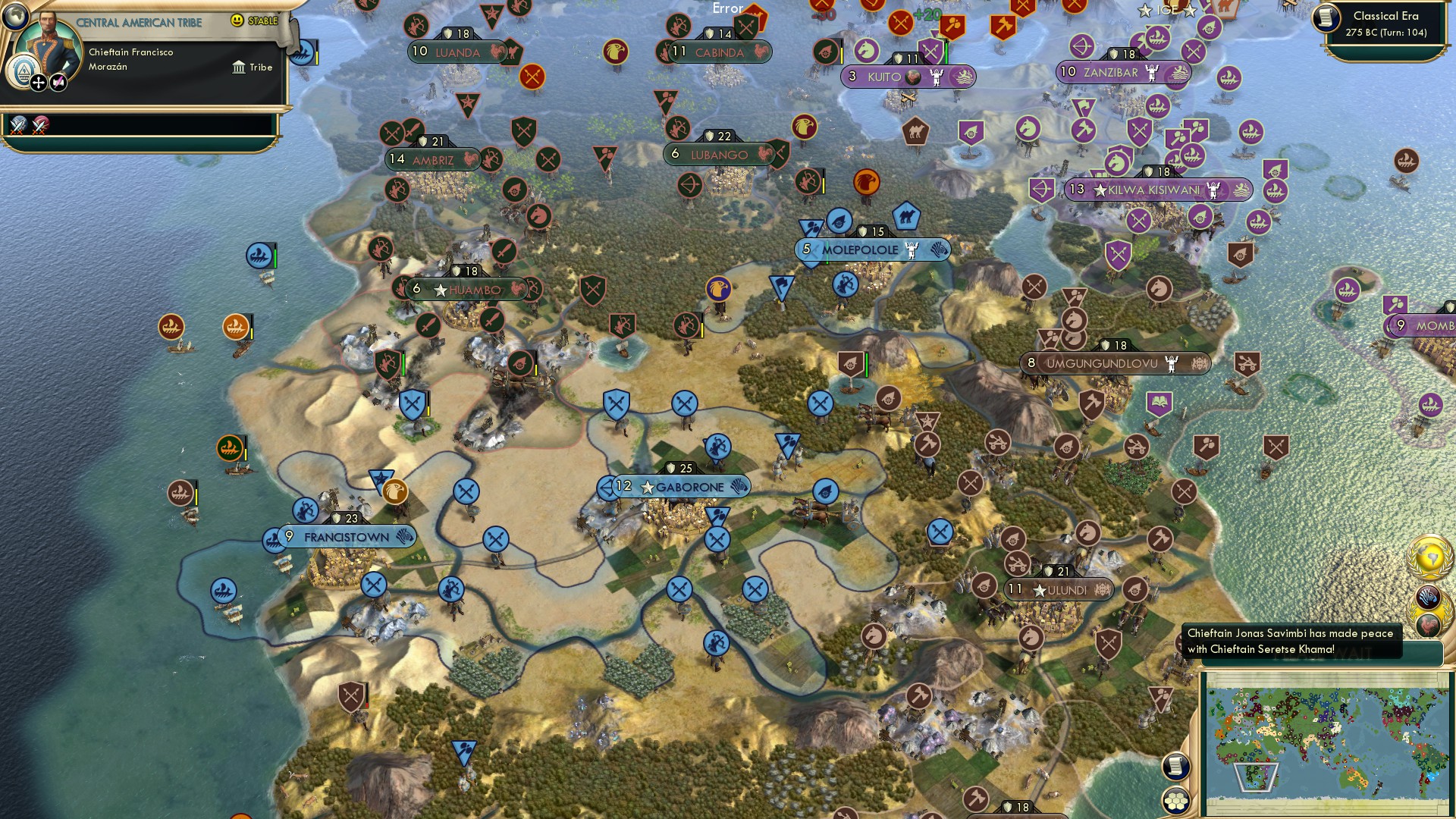Click Chieftain Francisco Morazán's portrait
1456x819 pixels.
[x=48, y=42]
